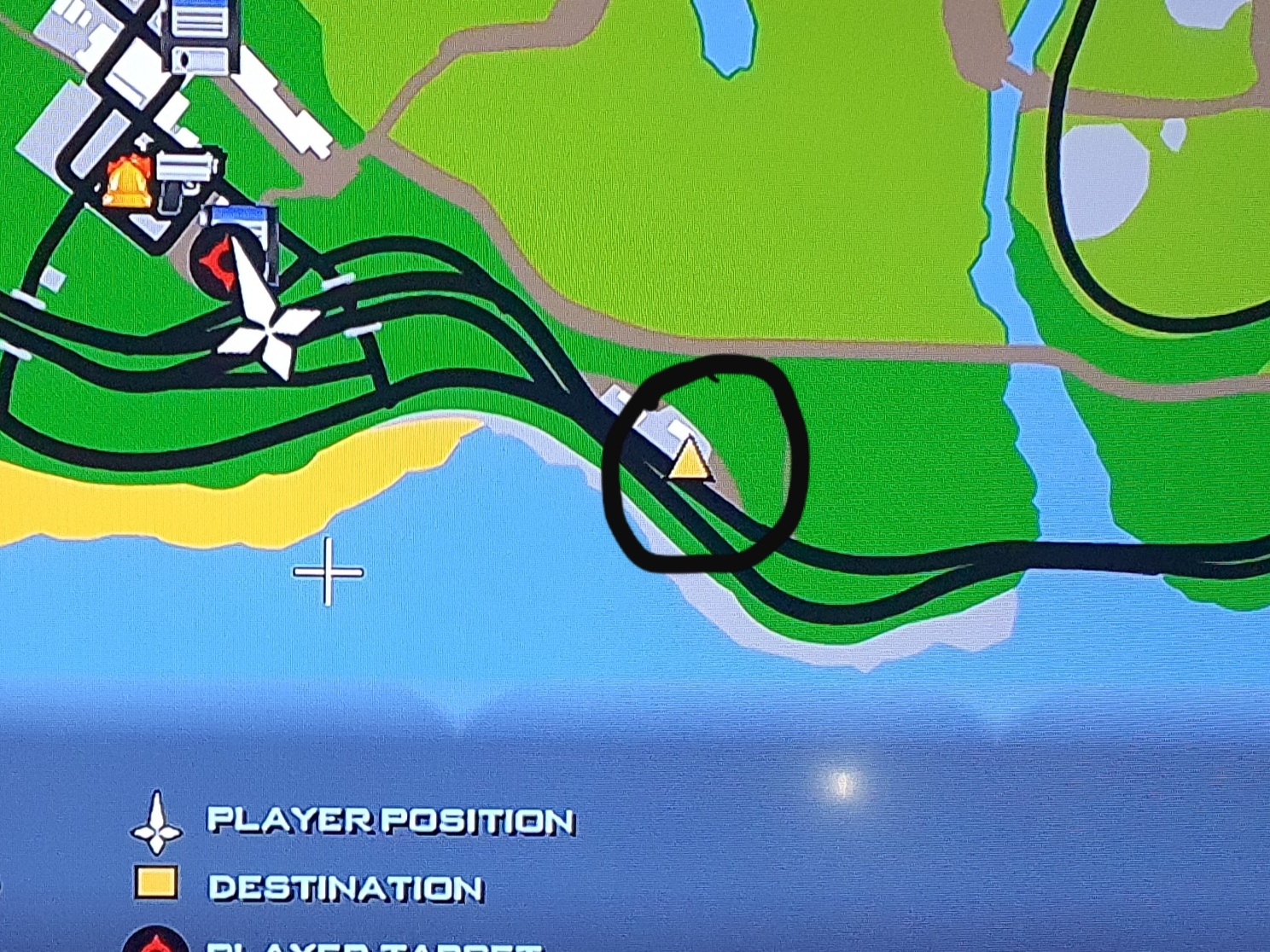The width and height of the screenshot is (1270, 952).
Task: Select the orange bell map marker
Action: point(127,183)
